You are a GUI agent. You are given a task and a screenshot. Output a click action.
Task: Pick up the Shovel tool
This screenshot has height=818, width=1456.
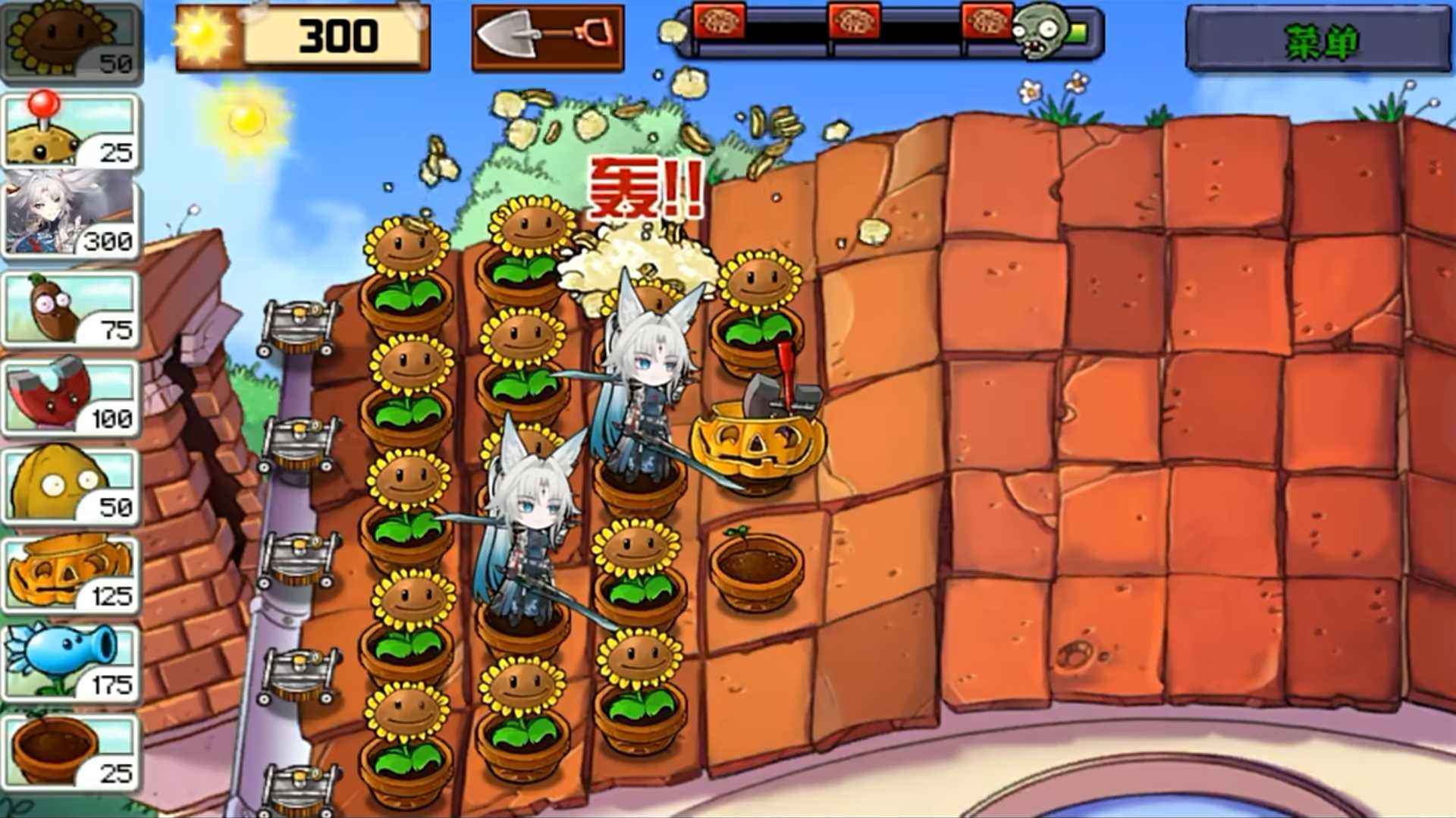tap(546, 36)
